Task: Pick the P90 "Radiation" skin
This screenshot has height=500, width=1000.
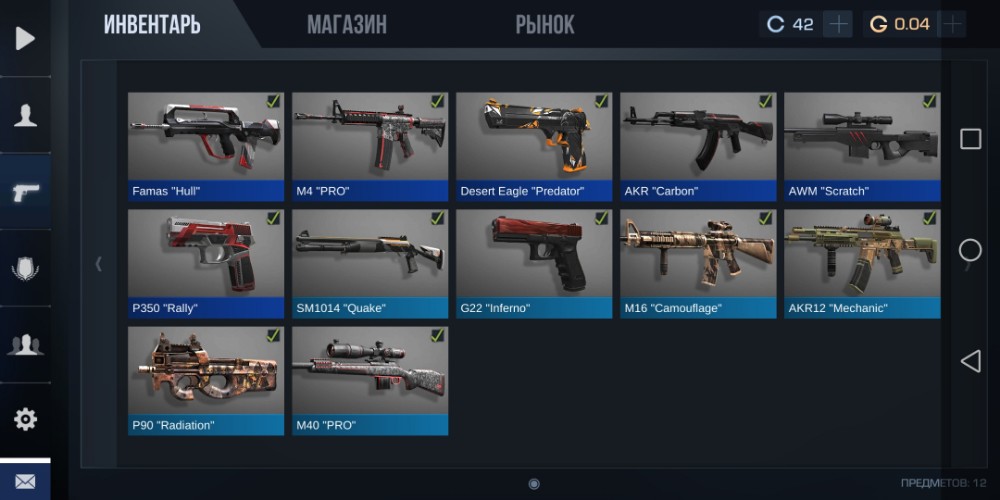Action: pyautogui.click(x=206, y=380)
